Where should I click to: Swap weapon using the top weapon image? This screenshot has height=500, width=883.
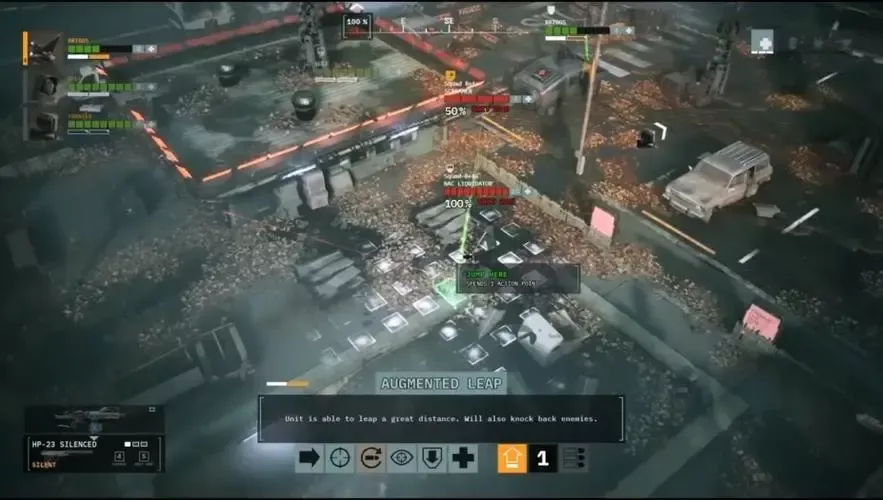92,418
